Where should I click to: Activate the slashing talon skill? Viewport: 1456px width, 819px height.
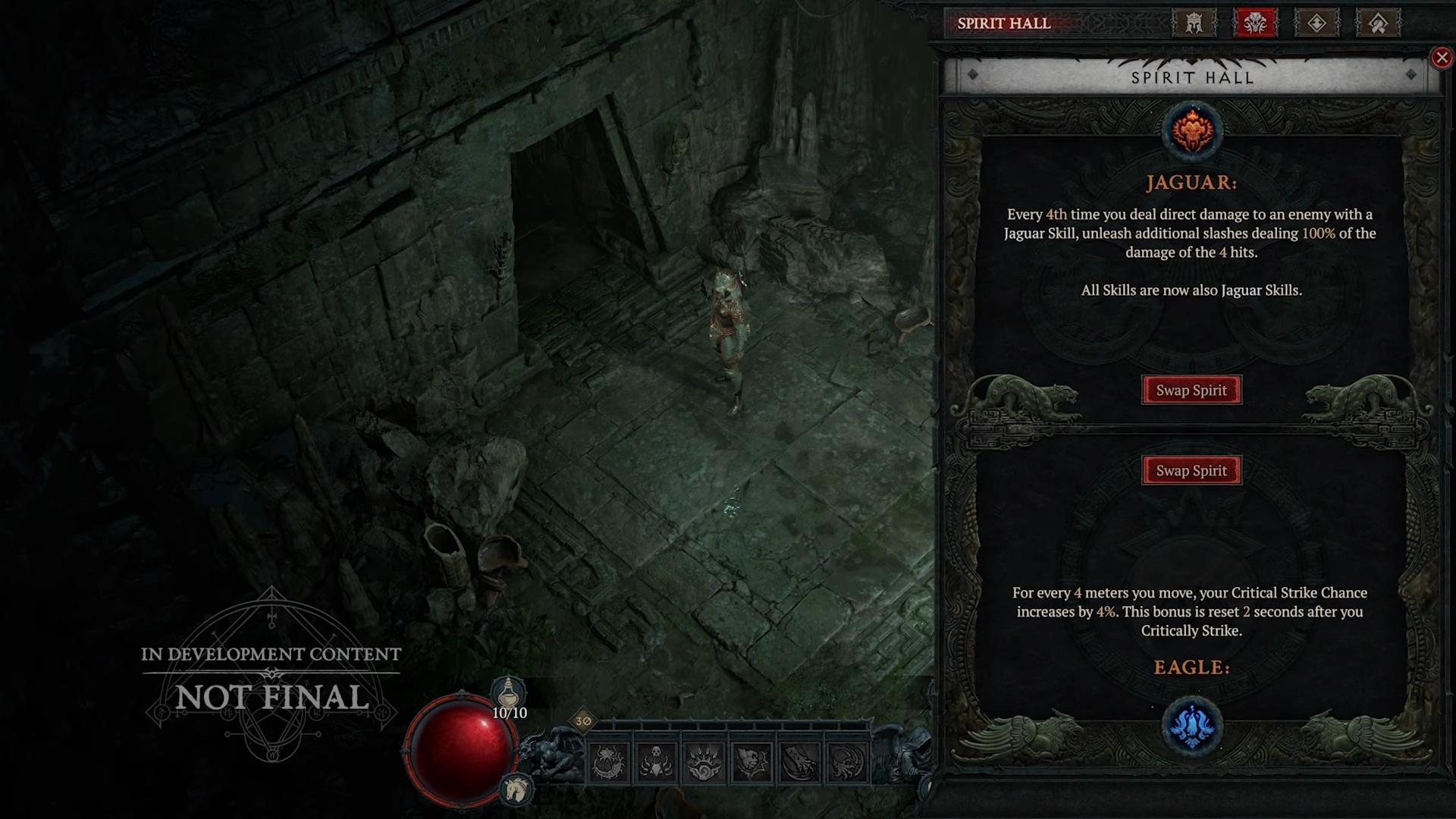coord(799,762)
